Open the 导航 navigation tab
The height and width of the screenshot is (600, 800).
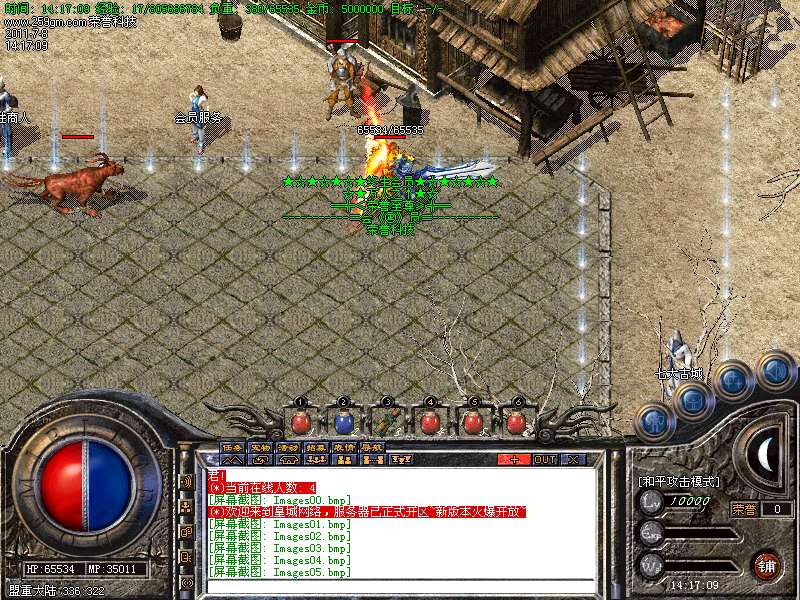point(372,447)
